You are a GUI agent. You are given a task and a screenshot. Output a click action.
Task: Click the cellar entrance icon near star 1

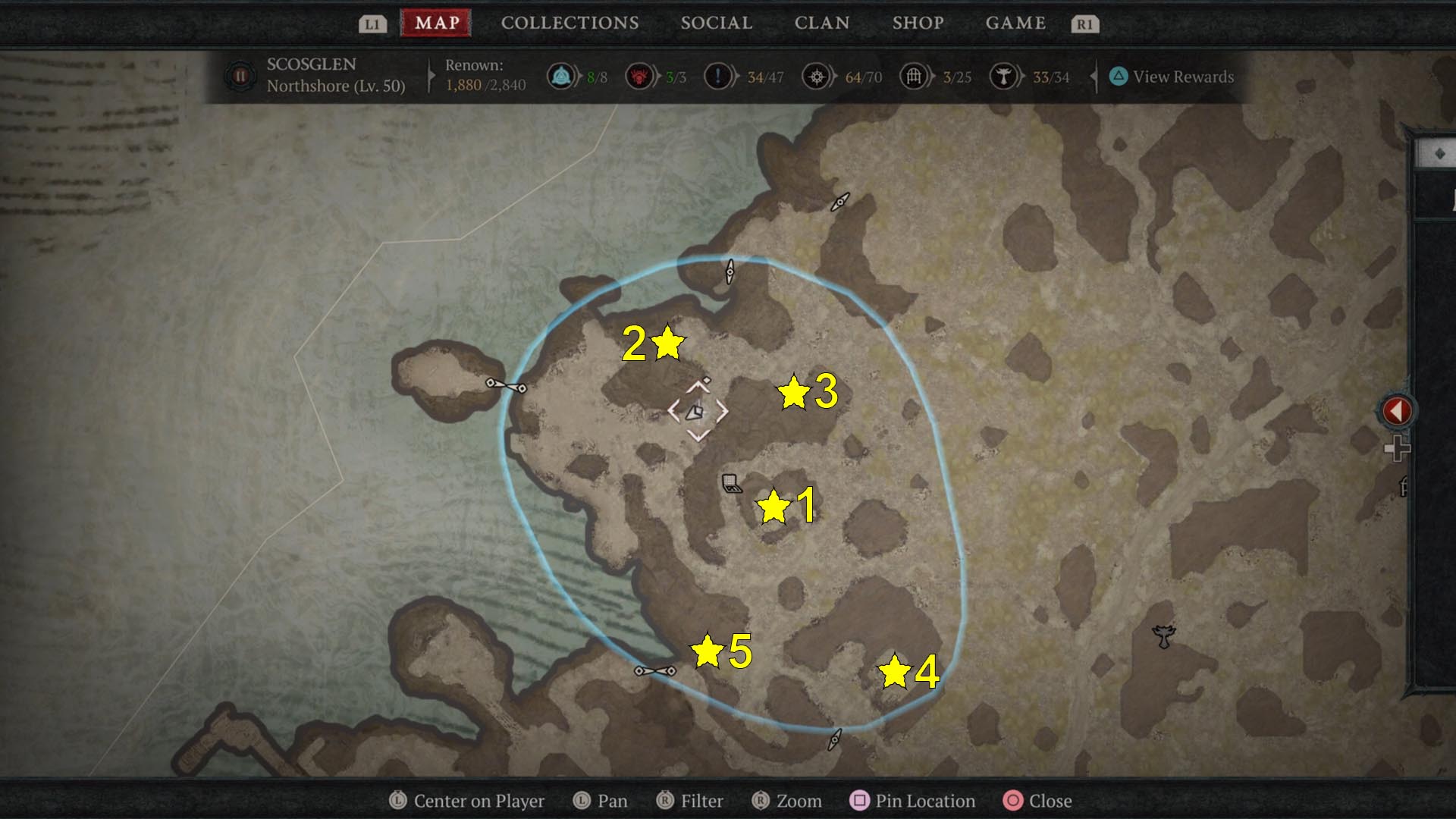point(730,483)
